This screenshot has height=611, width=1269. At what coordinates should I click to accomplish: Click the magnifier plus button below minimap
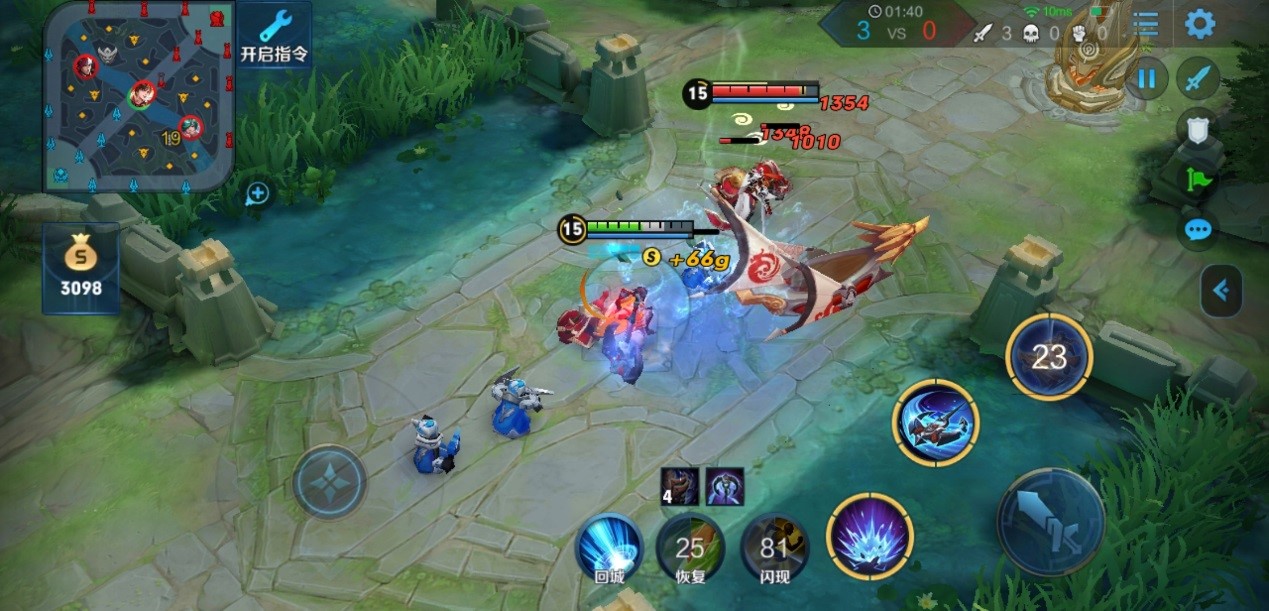[x=257, y=194]
